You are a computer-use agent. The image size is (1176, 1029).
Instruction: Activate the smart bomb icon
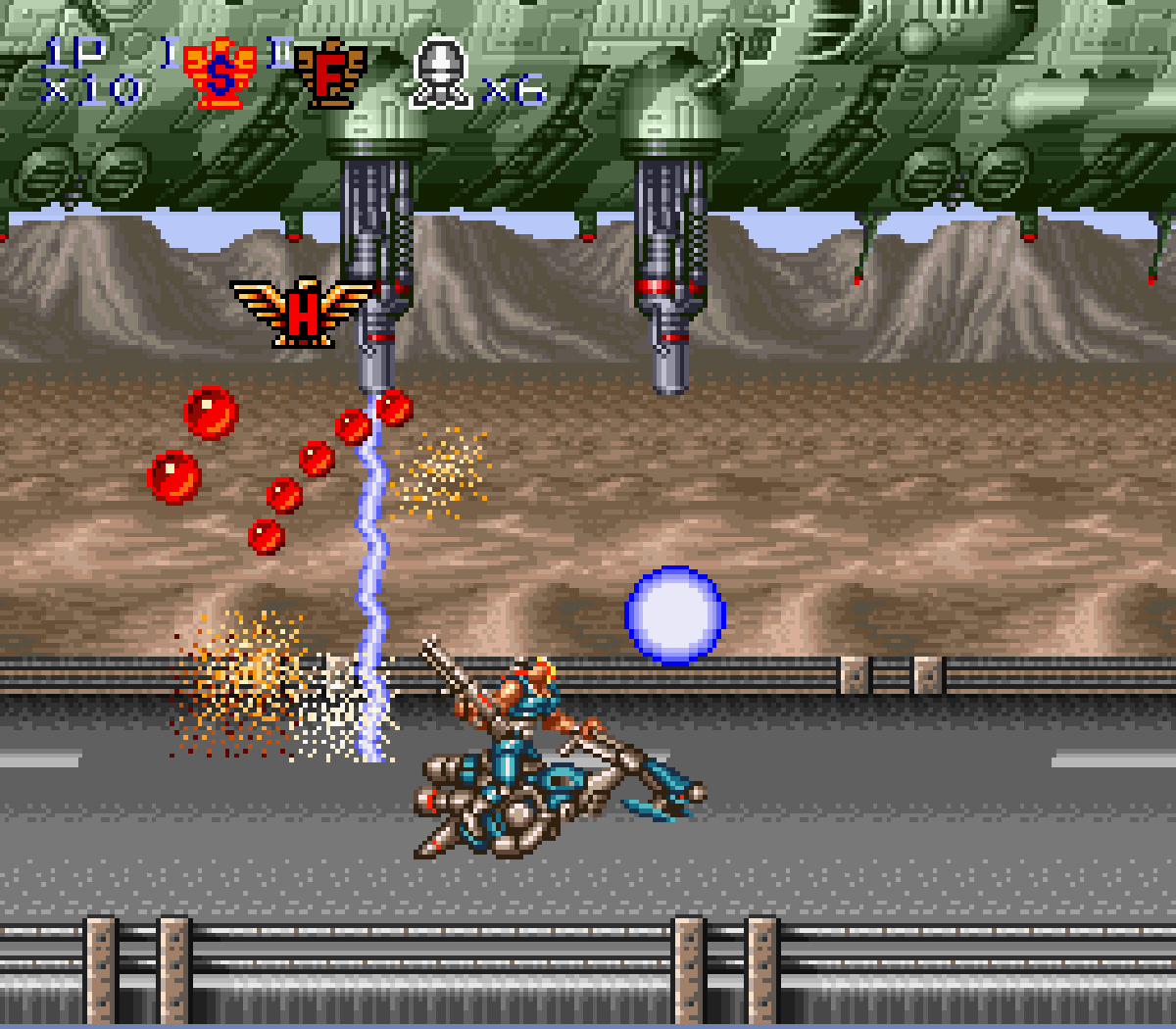click(x=441, y=73)
